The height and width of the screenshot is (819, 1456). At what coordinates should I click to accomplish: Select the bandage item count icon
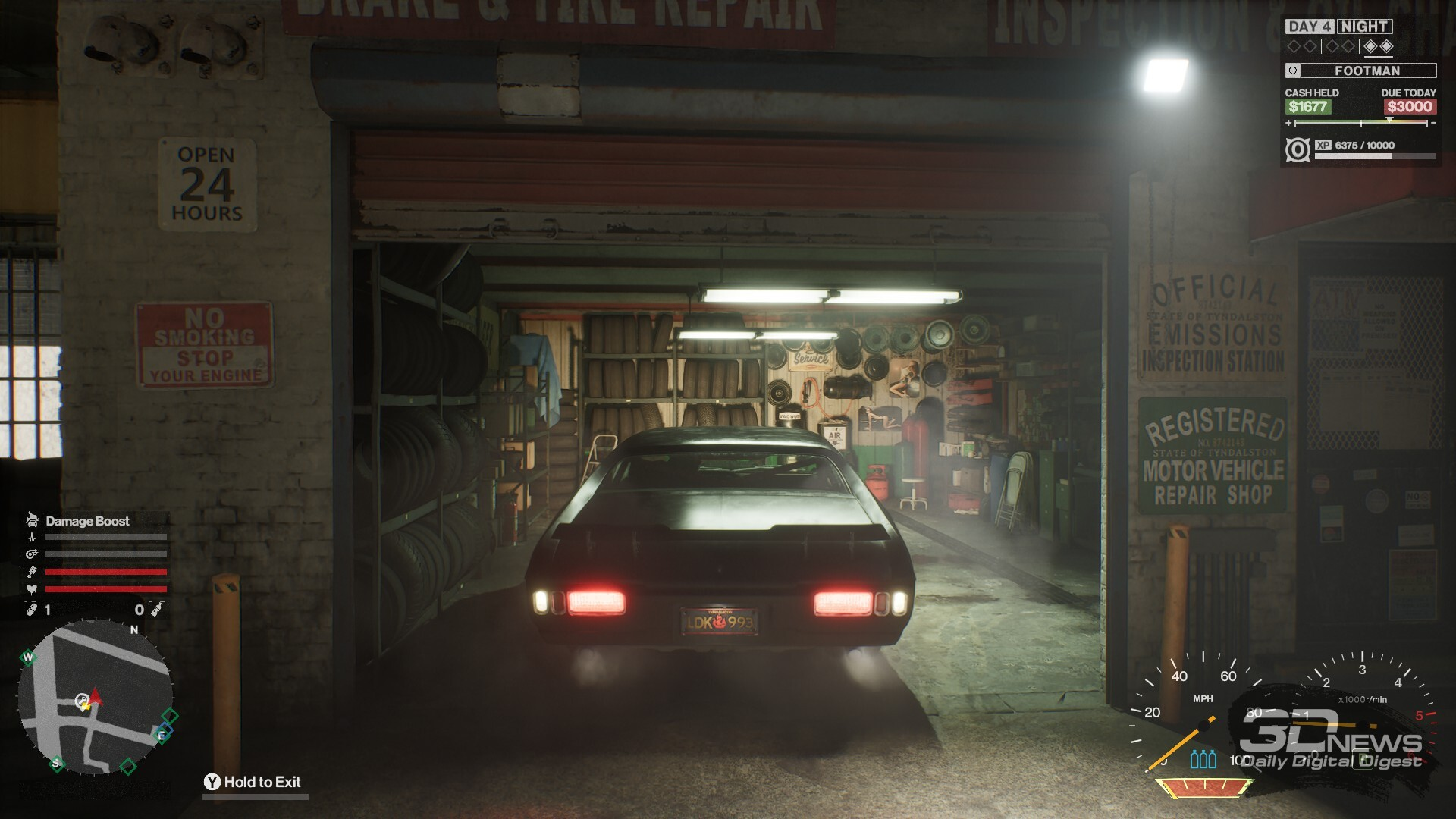(32, 610)
